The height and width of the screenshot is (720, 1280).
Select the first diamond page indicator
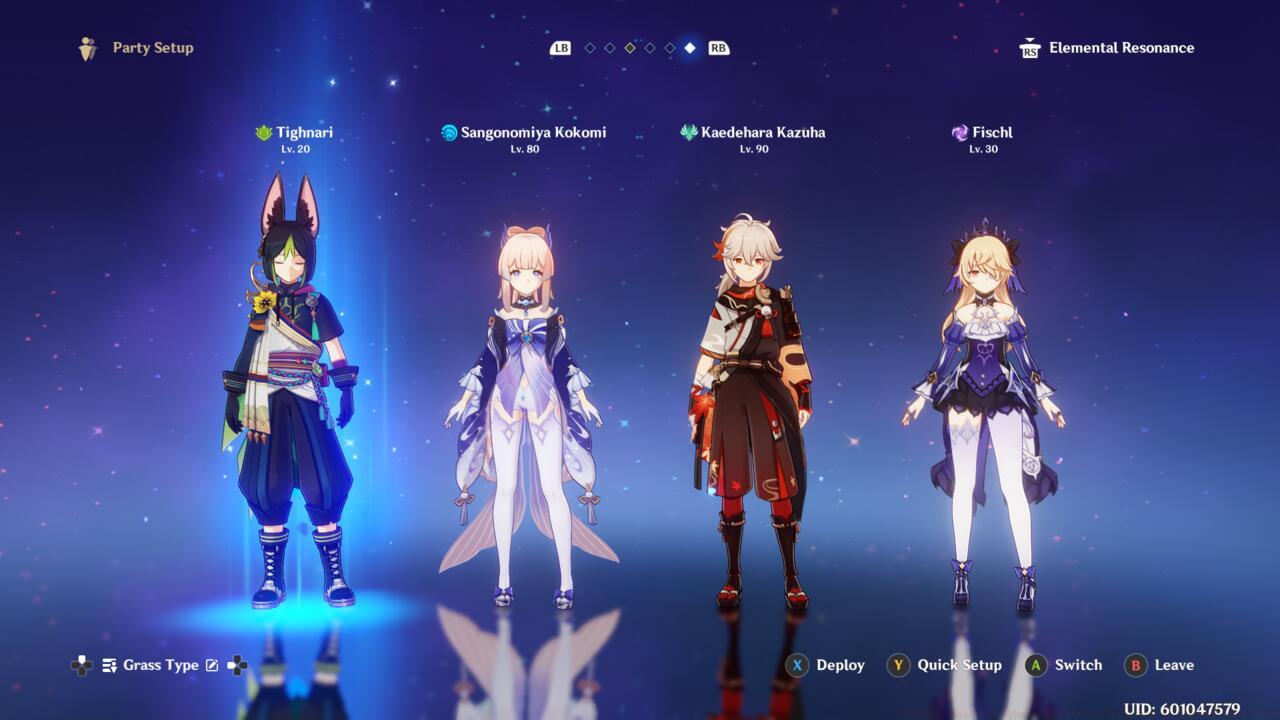[x=590, y=47]
